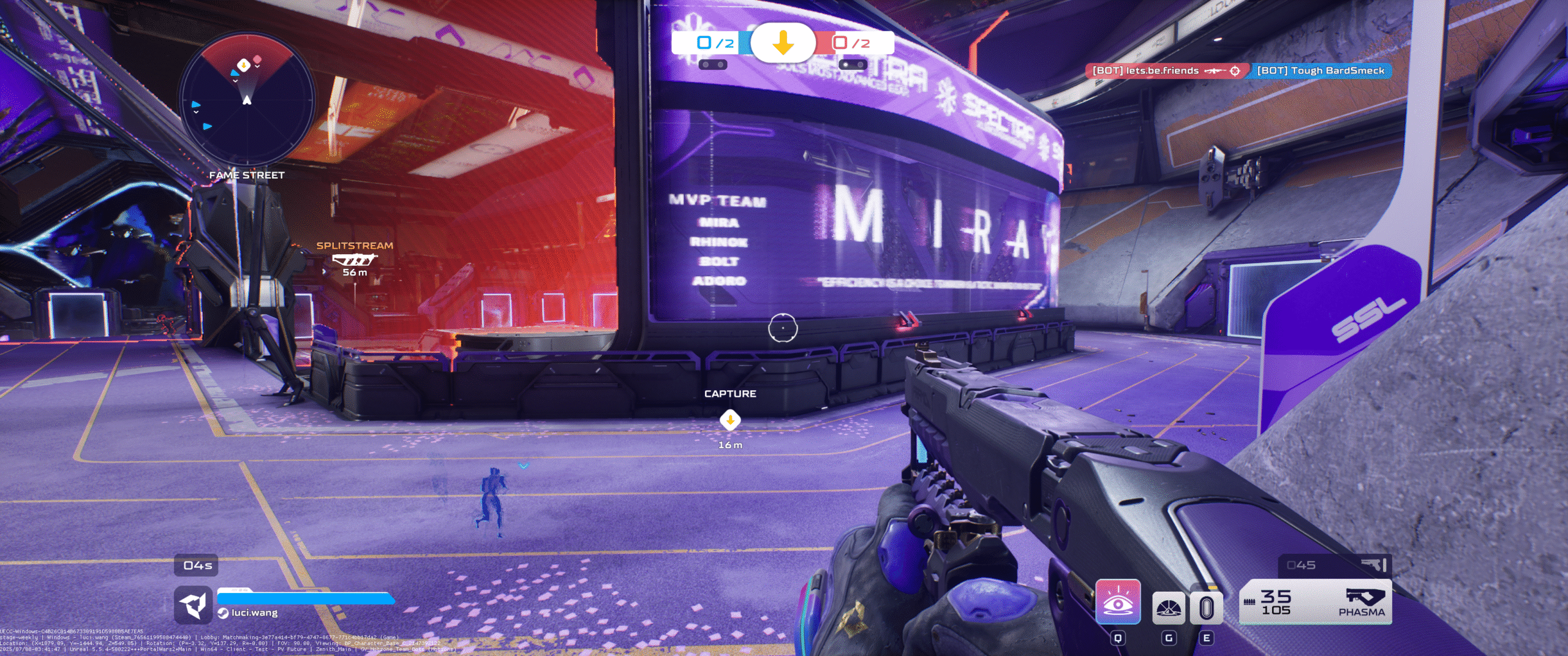This screenshot has height=656, width=1568.
Task: Click the circular minimap radar
Action: (247, 99)
